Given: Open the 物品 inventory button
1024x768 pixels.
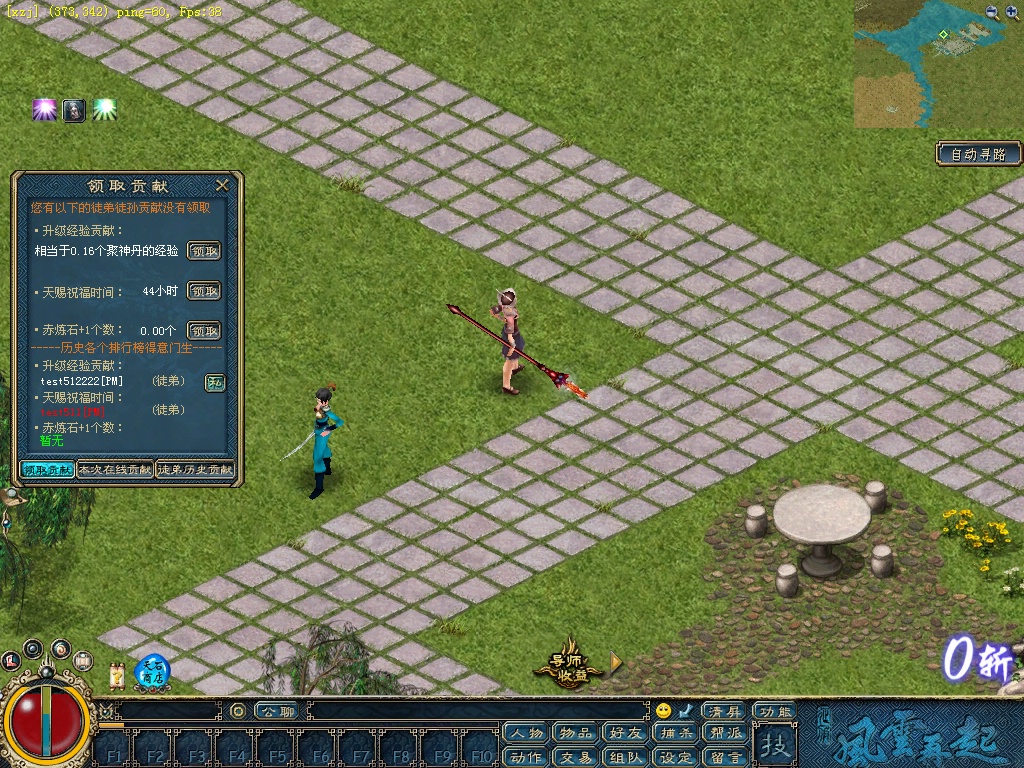Looking at the screenshot, I should coord(576,733).
